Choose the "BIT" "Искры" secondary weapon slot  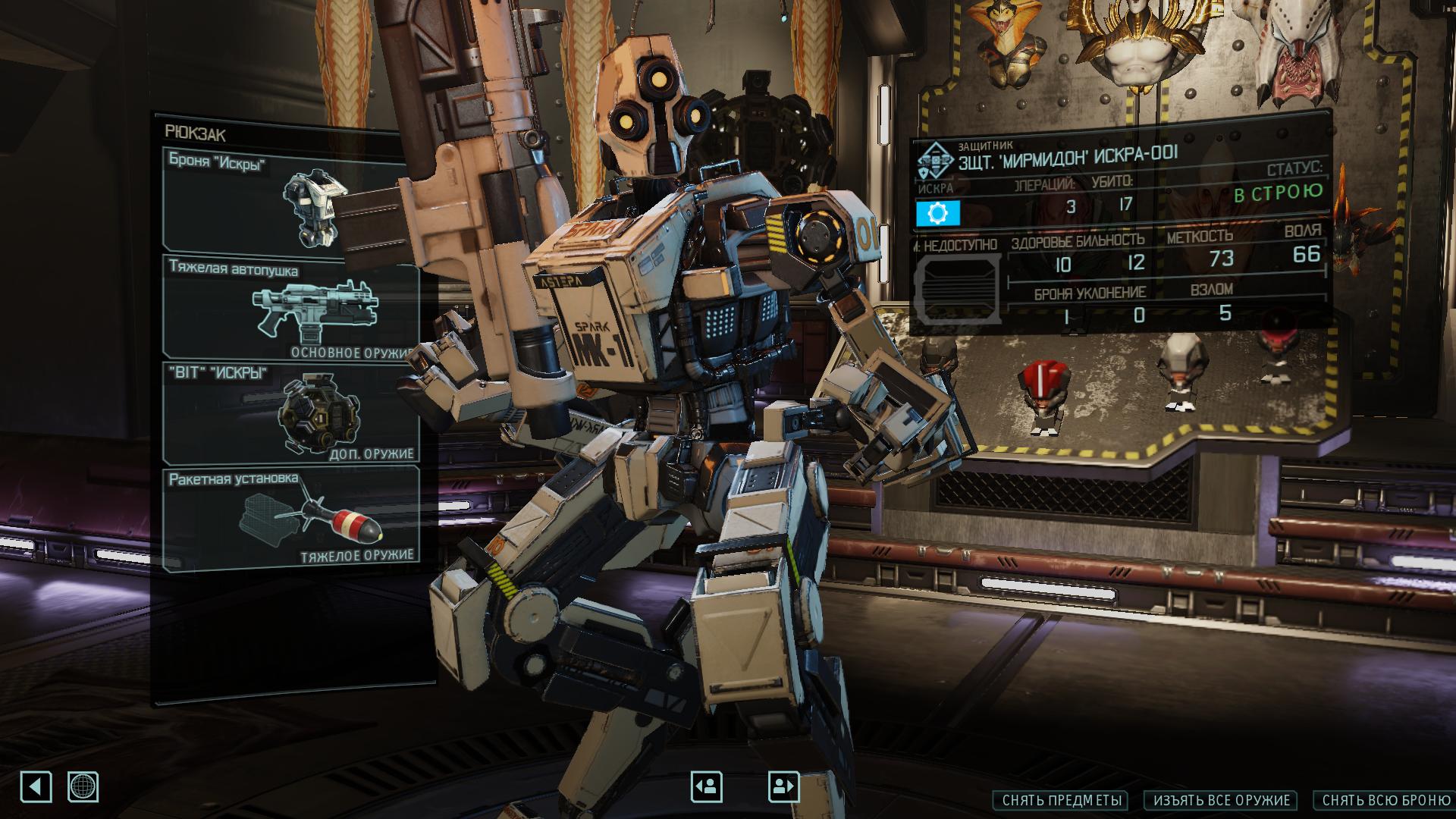pos(290,413)
